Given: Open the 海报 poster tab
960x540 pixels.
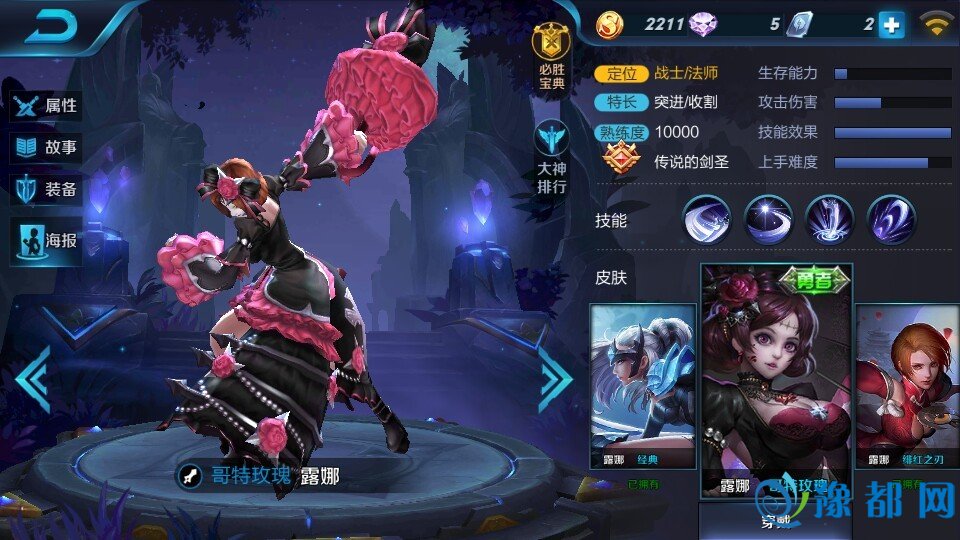Looking at the screenshot, I should point(46,240).
